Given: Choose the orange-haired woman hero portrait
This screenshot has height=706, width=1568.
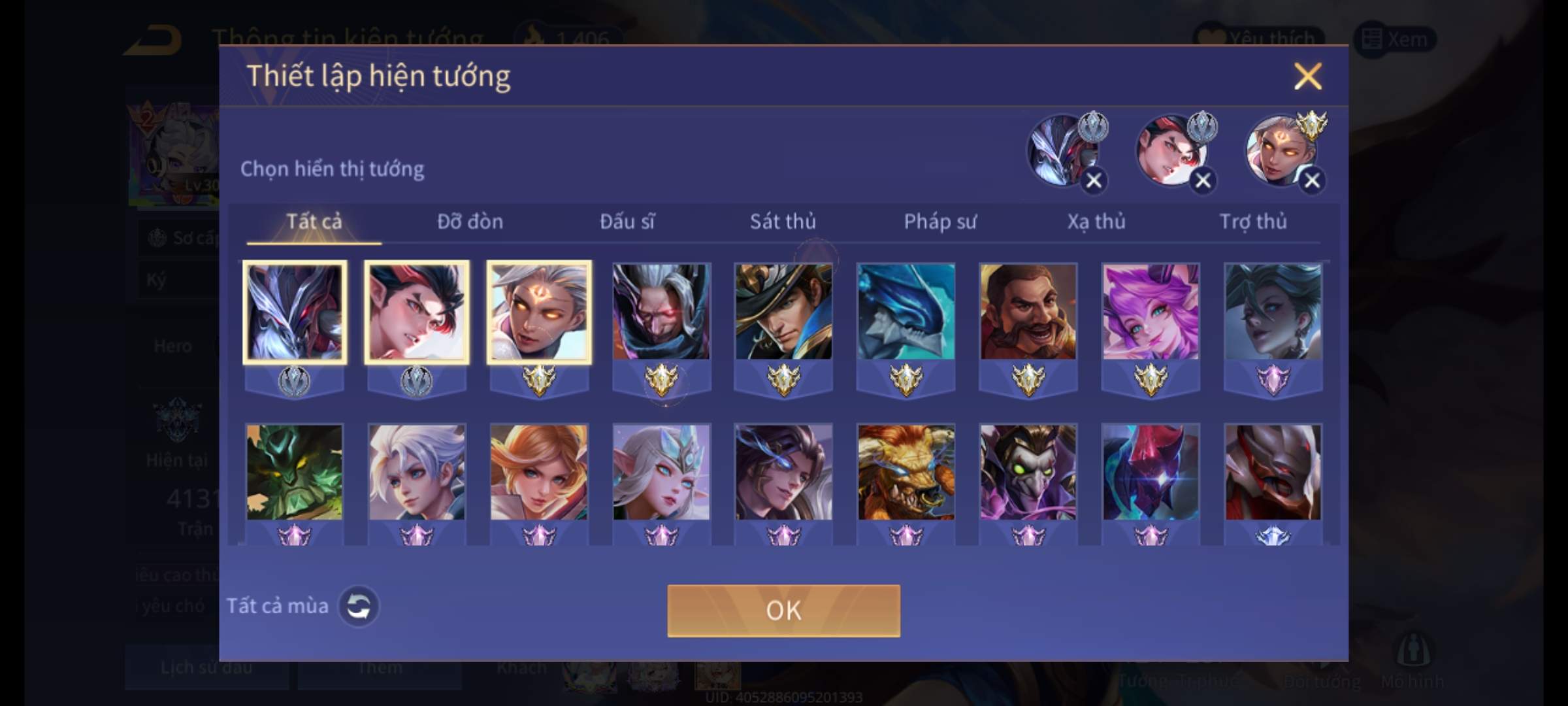Looking at the screenshot, I should 538,472.
